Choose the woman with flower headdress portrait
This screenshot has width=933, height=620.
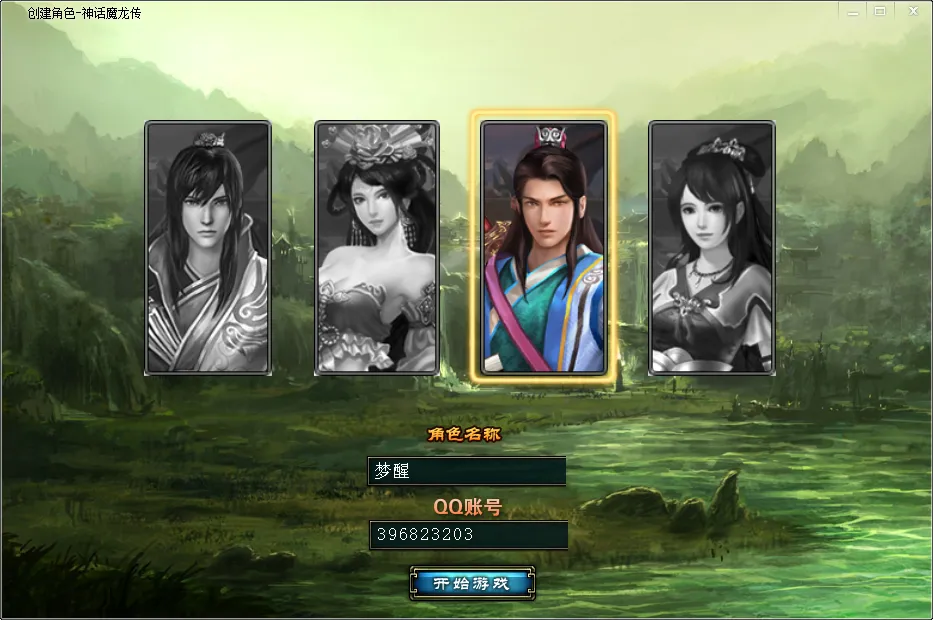[x=377, y=248]
